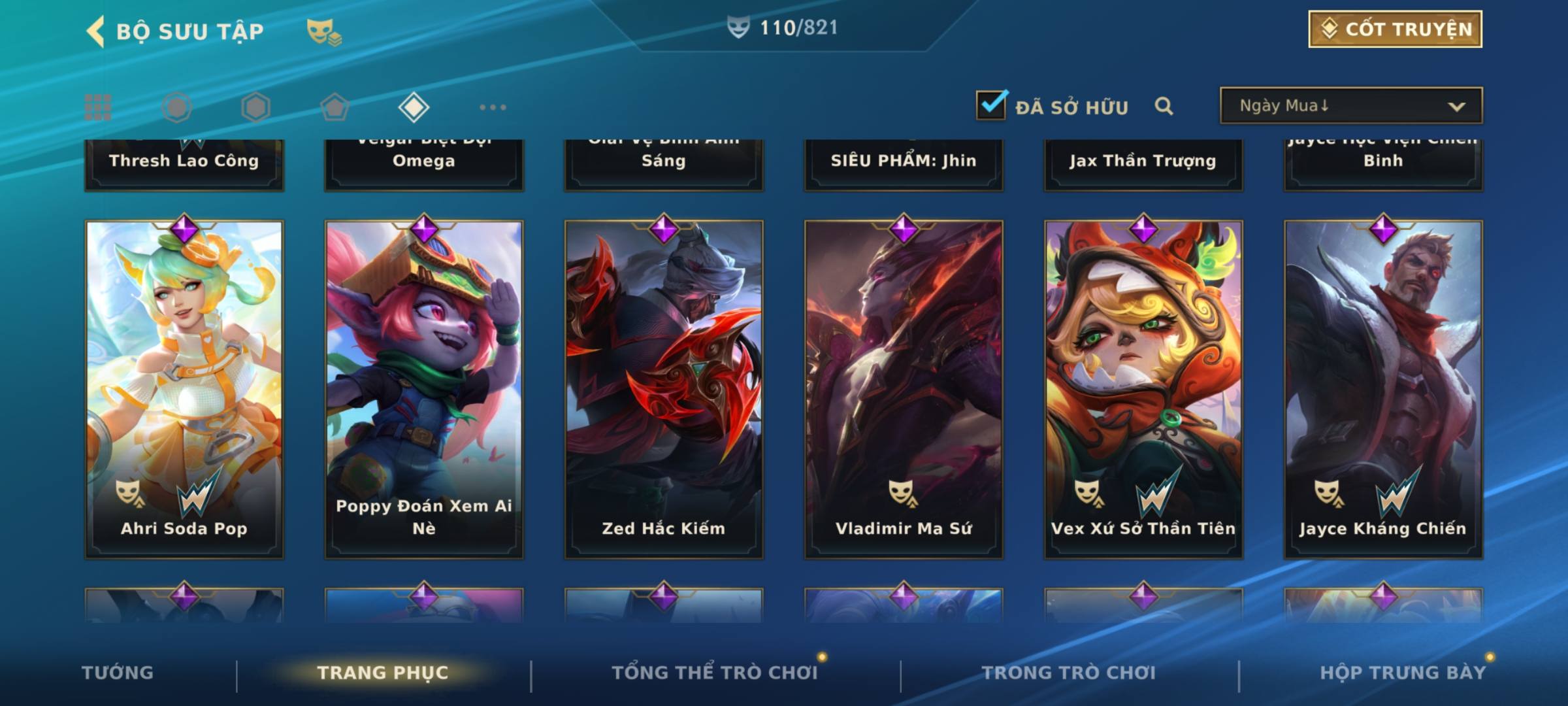Image resolution: width=1568 pixels, height=706 pixels.
Task: Open the Cốt Truyện button
Action: pos(1395,29)
